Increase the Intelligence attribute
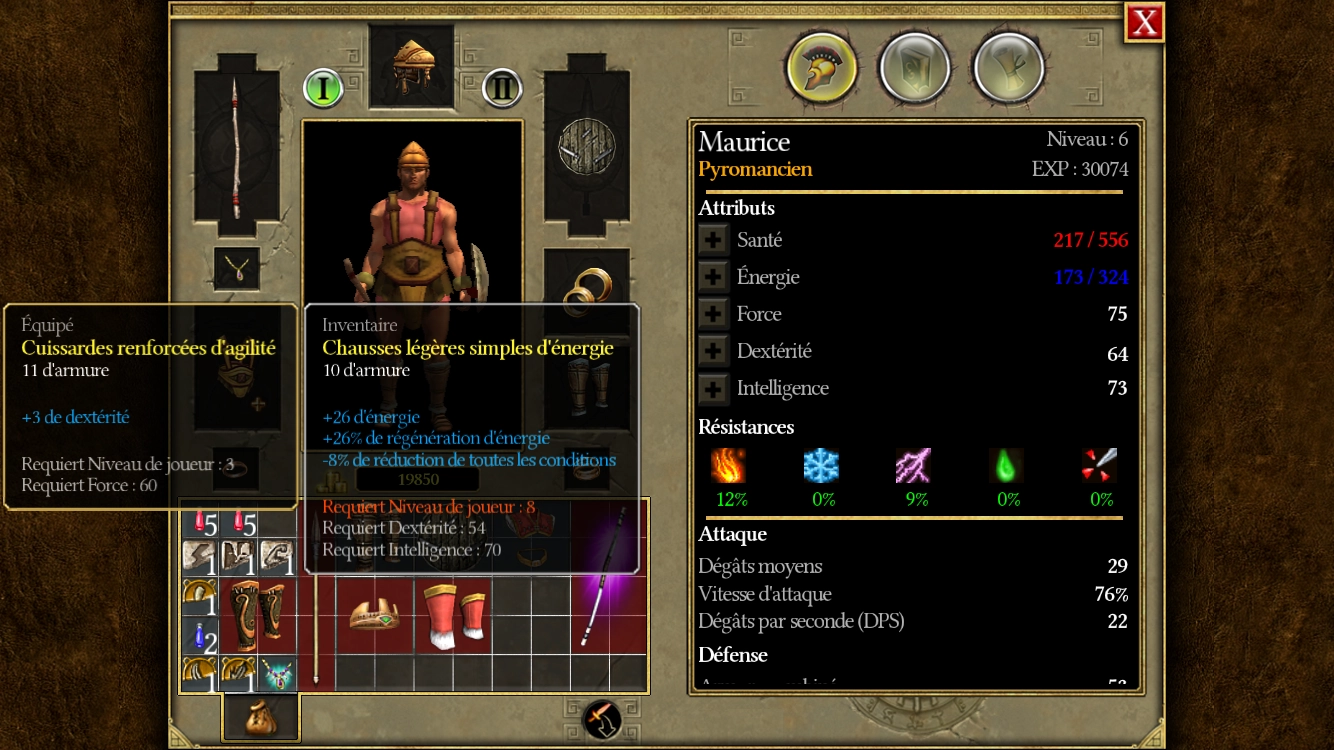The image size is (1334, 750). tap(713, 388)
